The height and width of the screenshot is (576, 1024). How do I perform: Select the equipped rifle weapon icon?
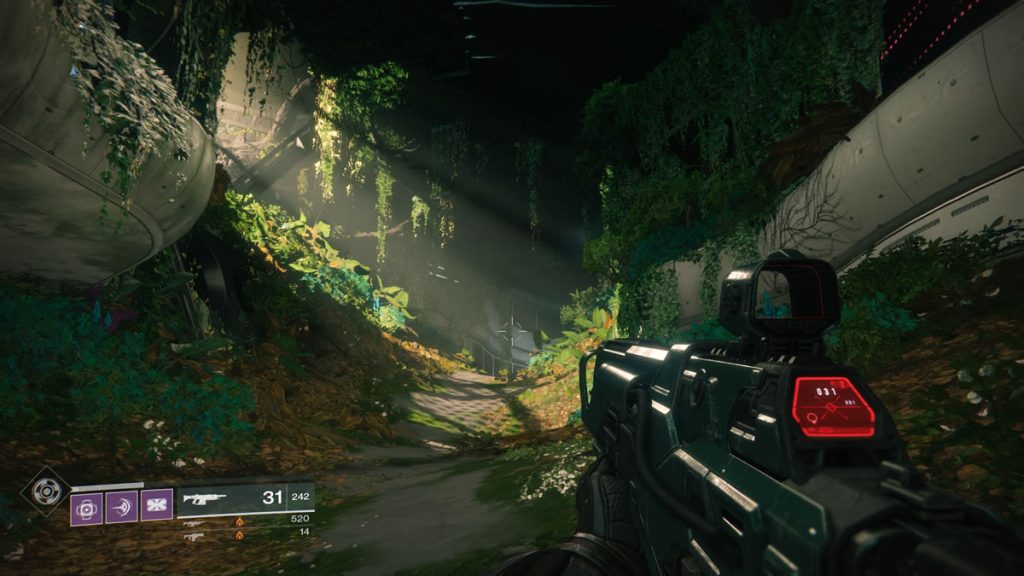click(204, 498)
